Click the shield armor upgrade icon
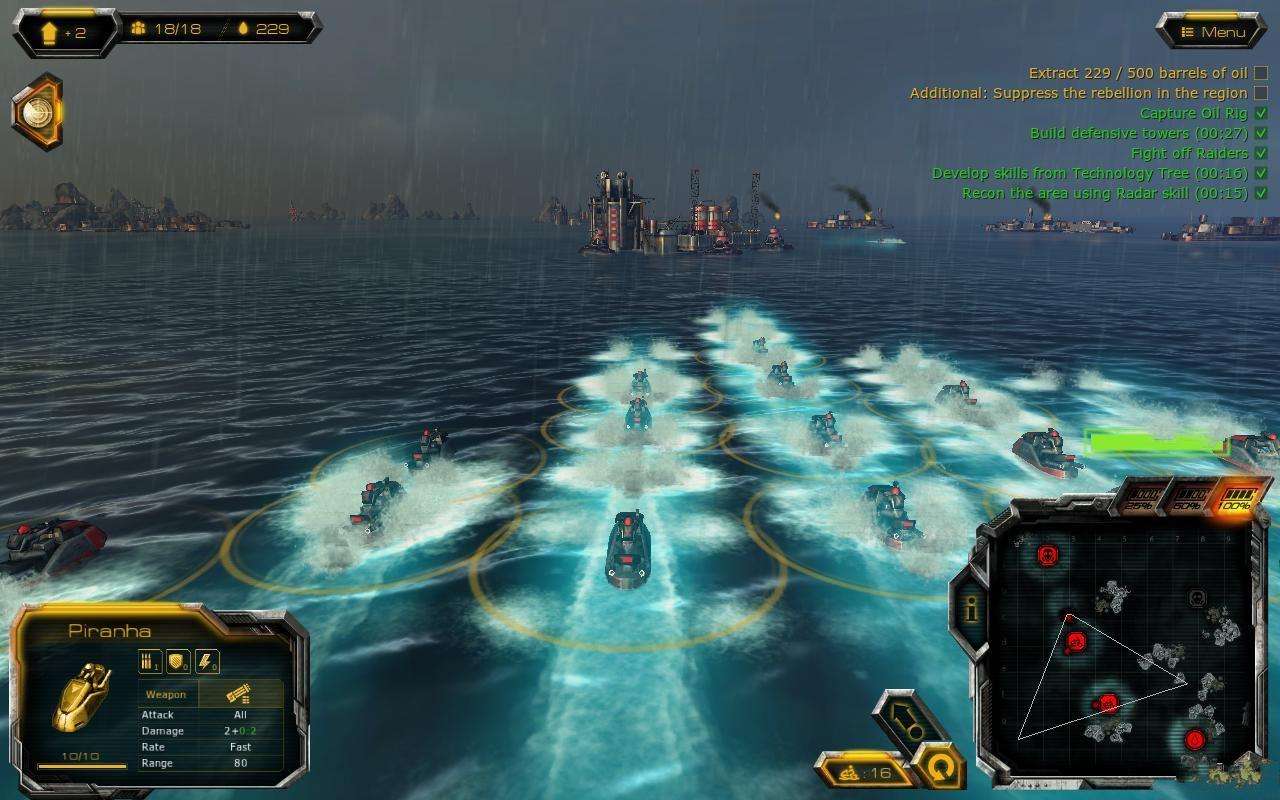The width and height of the screenshot is (1280, 800). tap(178, 661)
